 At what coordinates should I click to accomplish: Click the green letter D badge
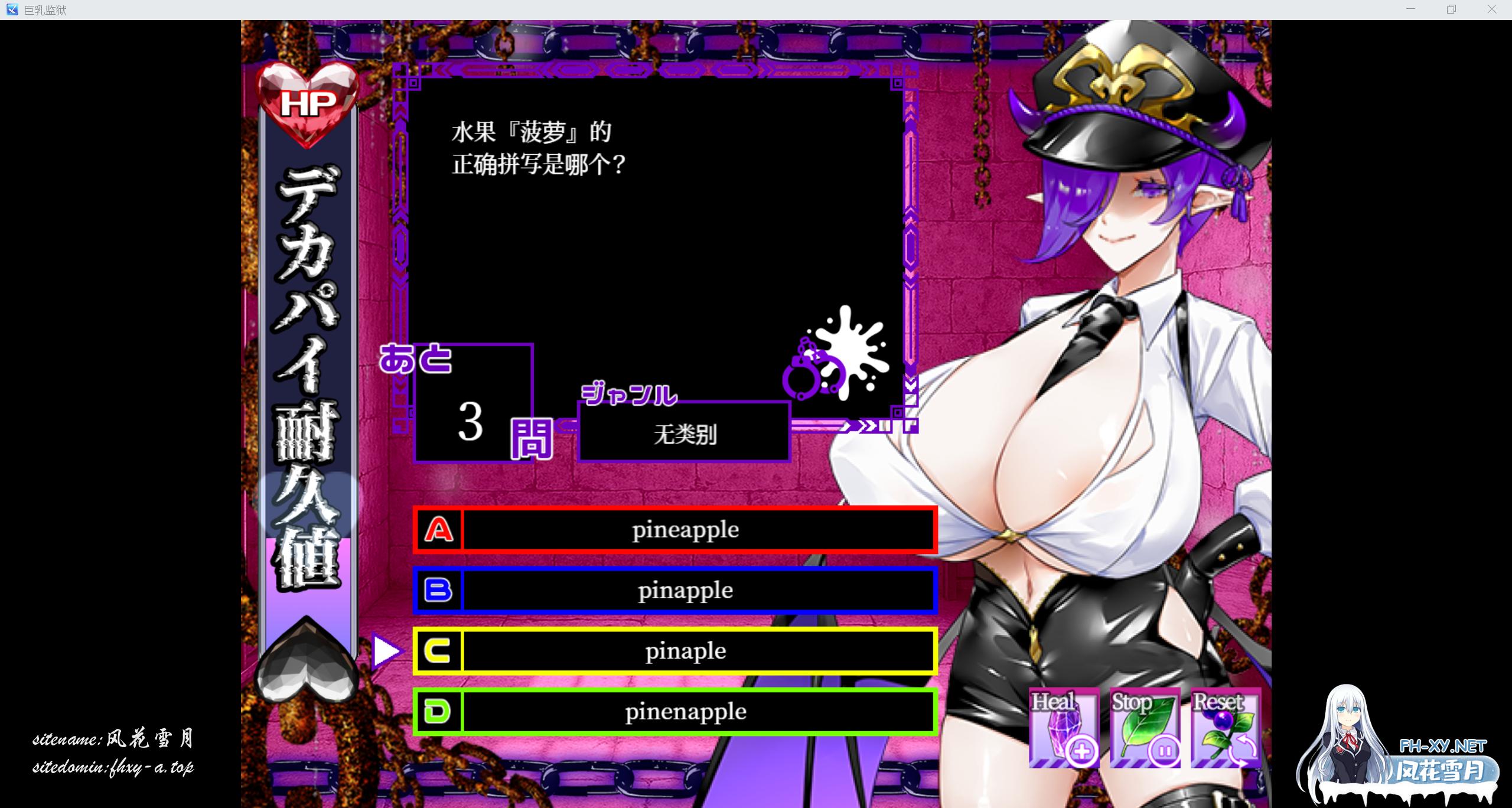pos(436,712)
